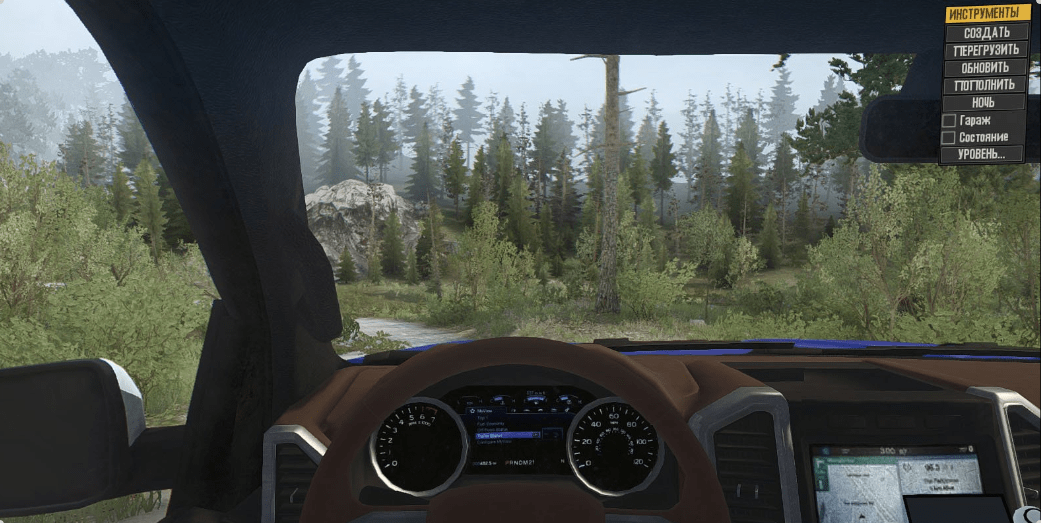Switch time with the НОЧЬ button
The image size is (1041, 523).
tap(984, 102)
